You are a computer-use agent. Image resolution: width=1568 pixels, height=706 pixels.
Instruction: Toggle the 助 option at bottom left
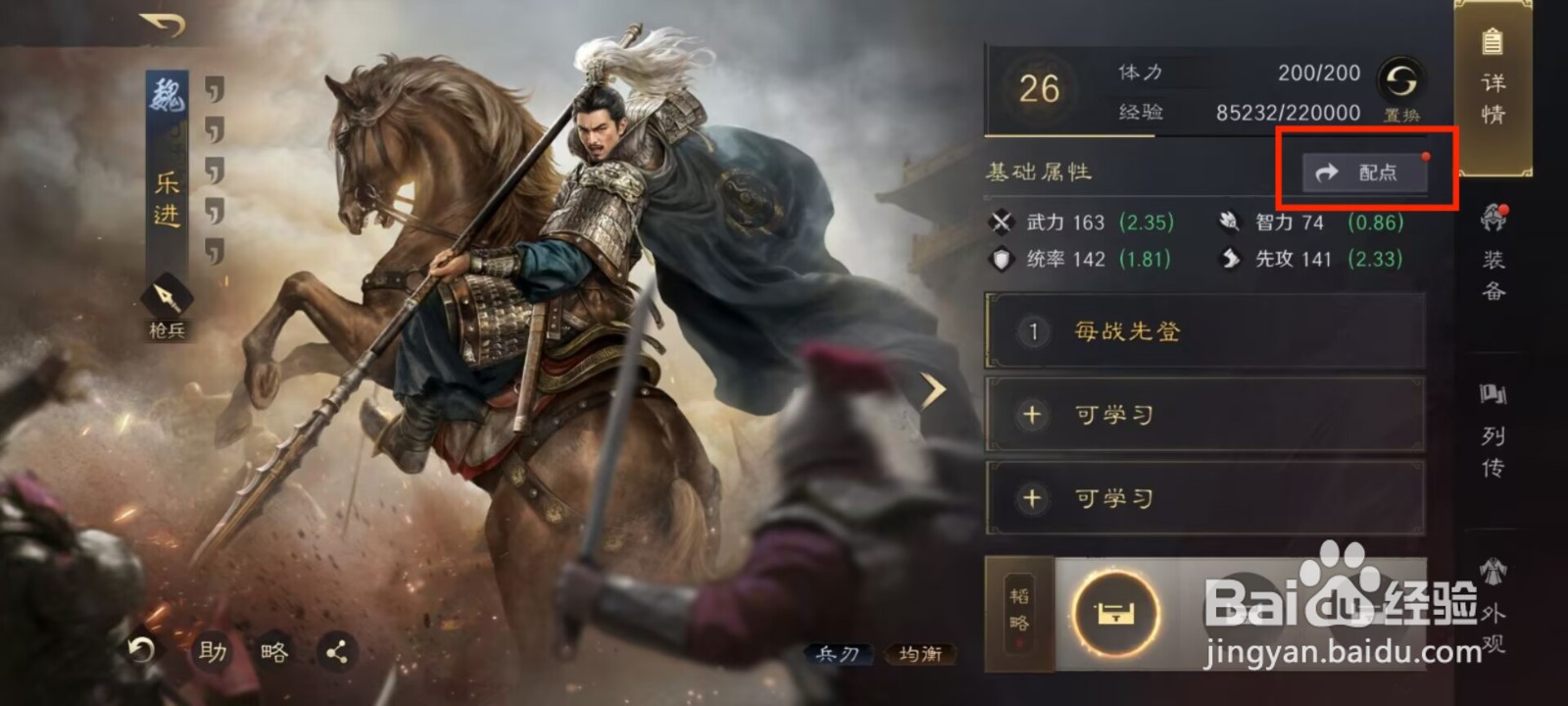212,650
